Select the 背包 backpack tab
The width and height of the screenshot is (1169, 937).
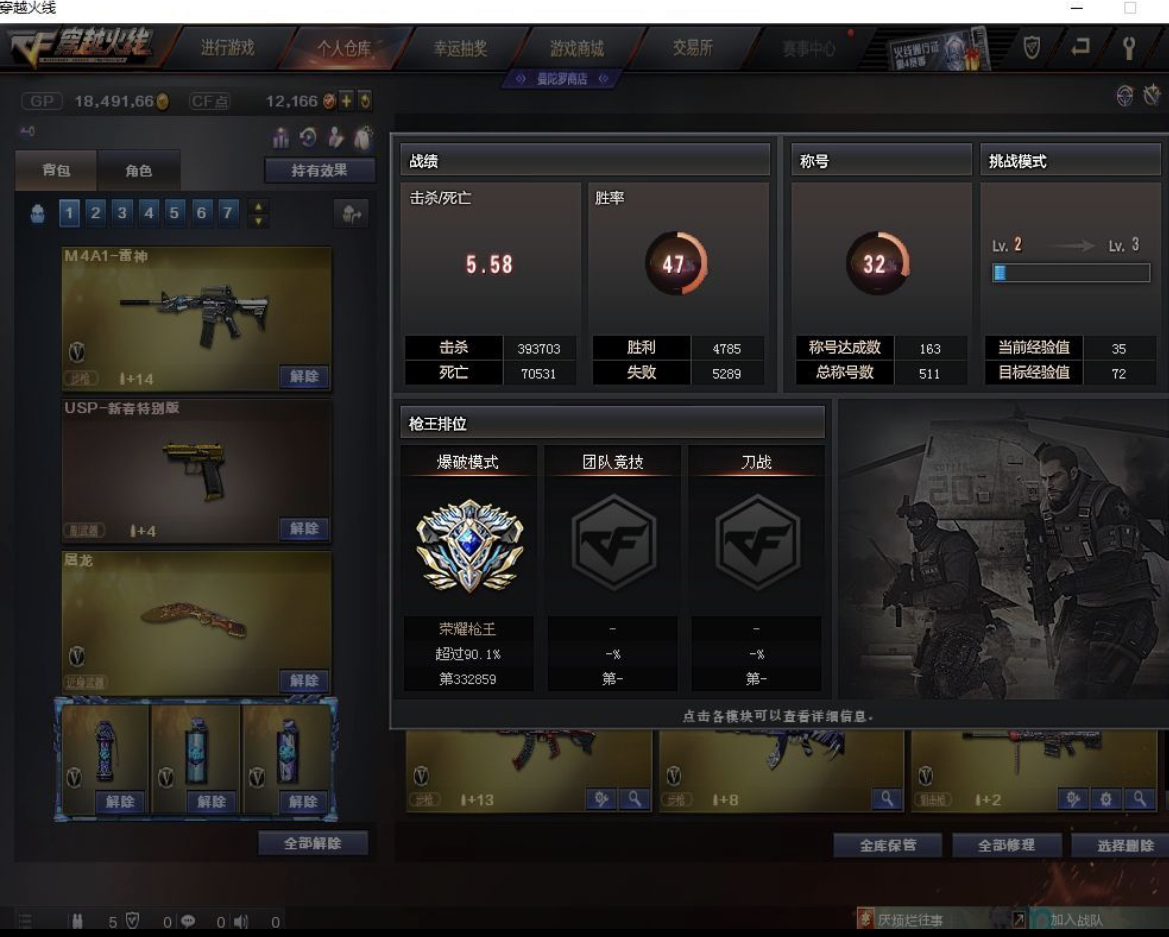56,171
